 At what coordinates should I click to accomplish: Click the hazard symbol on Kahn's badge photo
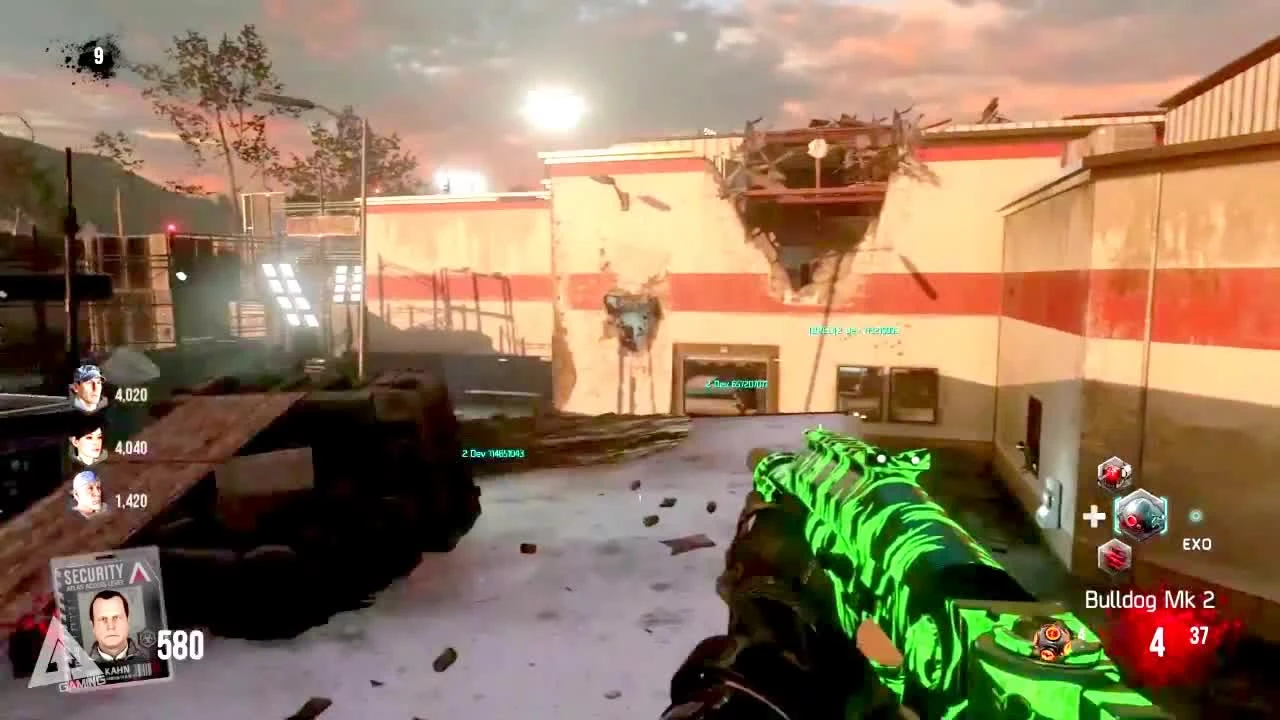click(147, 638)
